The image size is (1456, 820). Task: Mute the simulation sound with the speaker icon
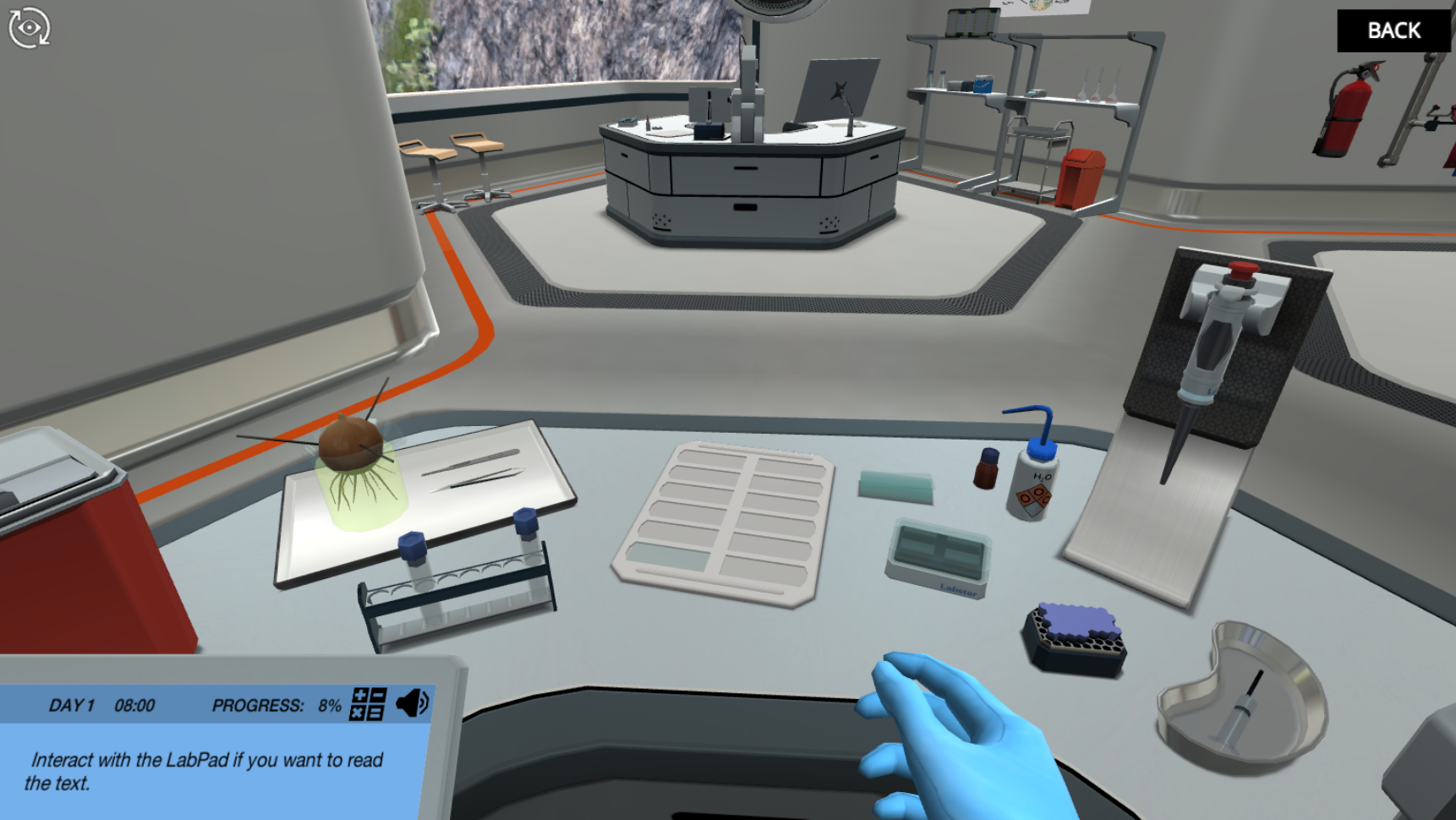(x=410, y=702)
